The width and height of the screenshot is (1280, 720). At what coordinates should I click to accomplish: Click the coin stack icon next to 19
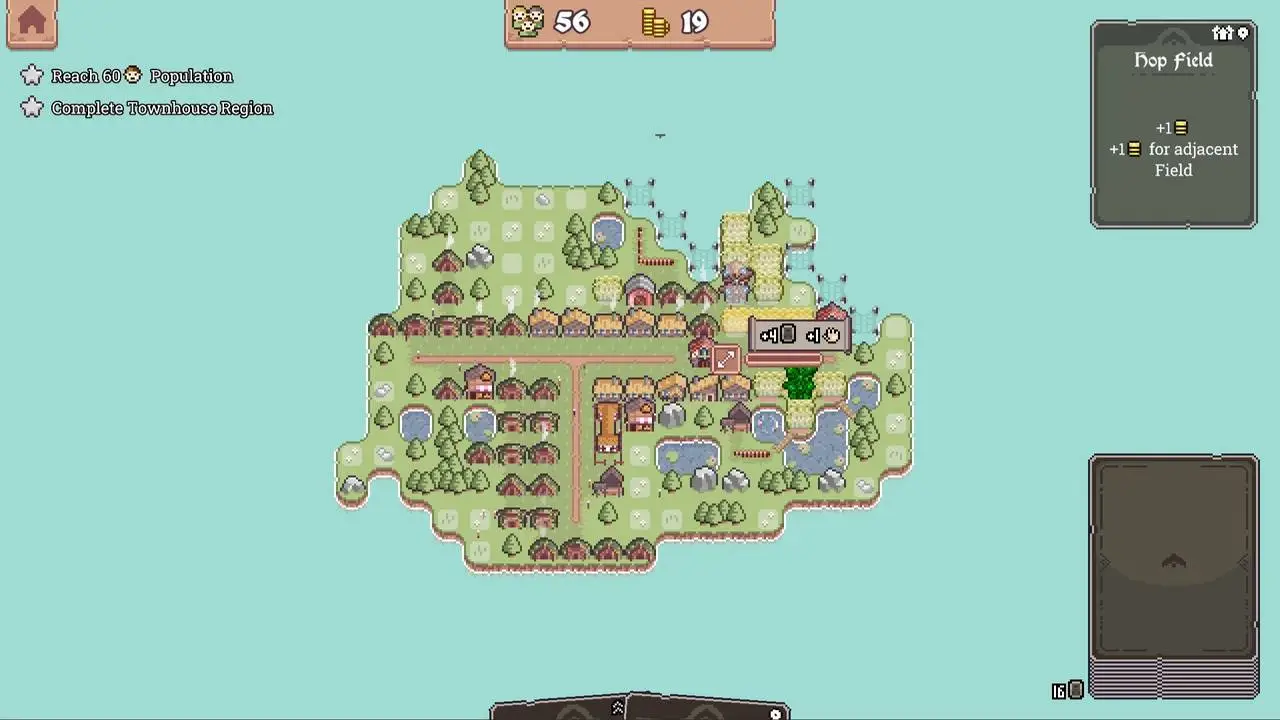(655, 21)
